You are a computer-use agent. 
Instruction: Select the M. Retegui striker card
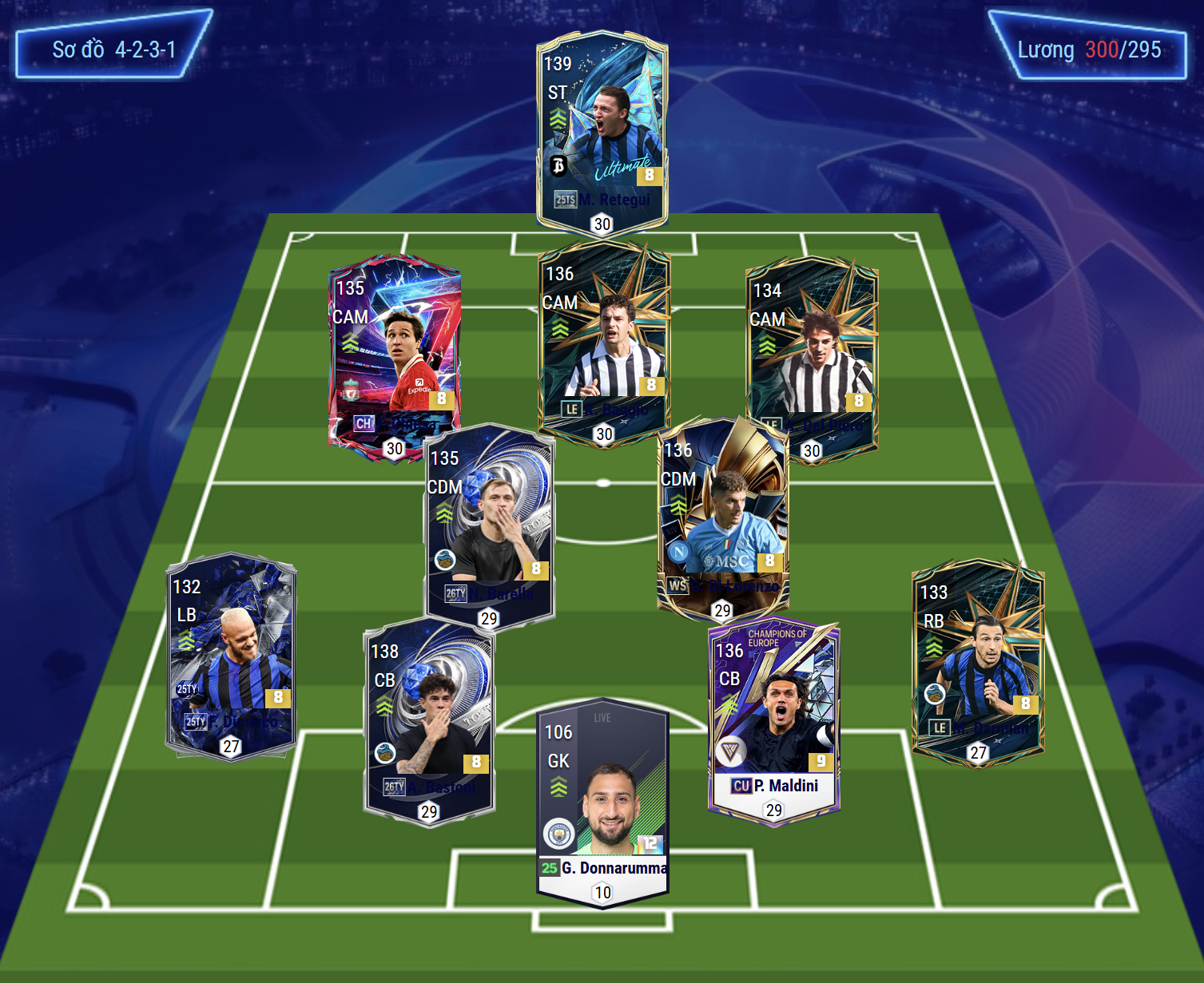(x=602, y=132)
